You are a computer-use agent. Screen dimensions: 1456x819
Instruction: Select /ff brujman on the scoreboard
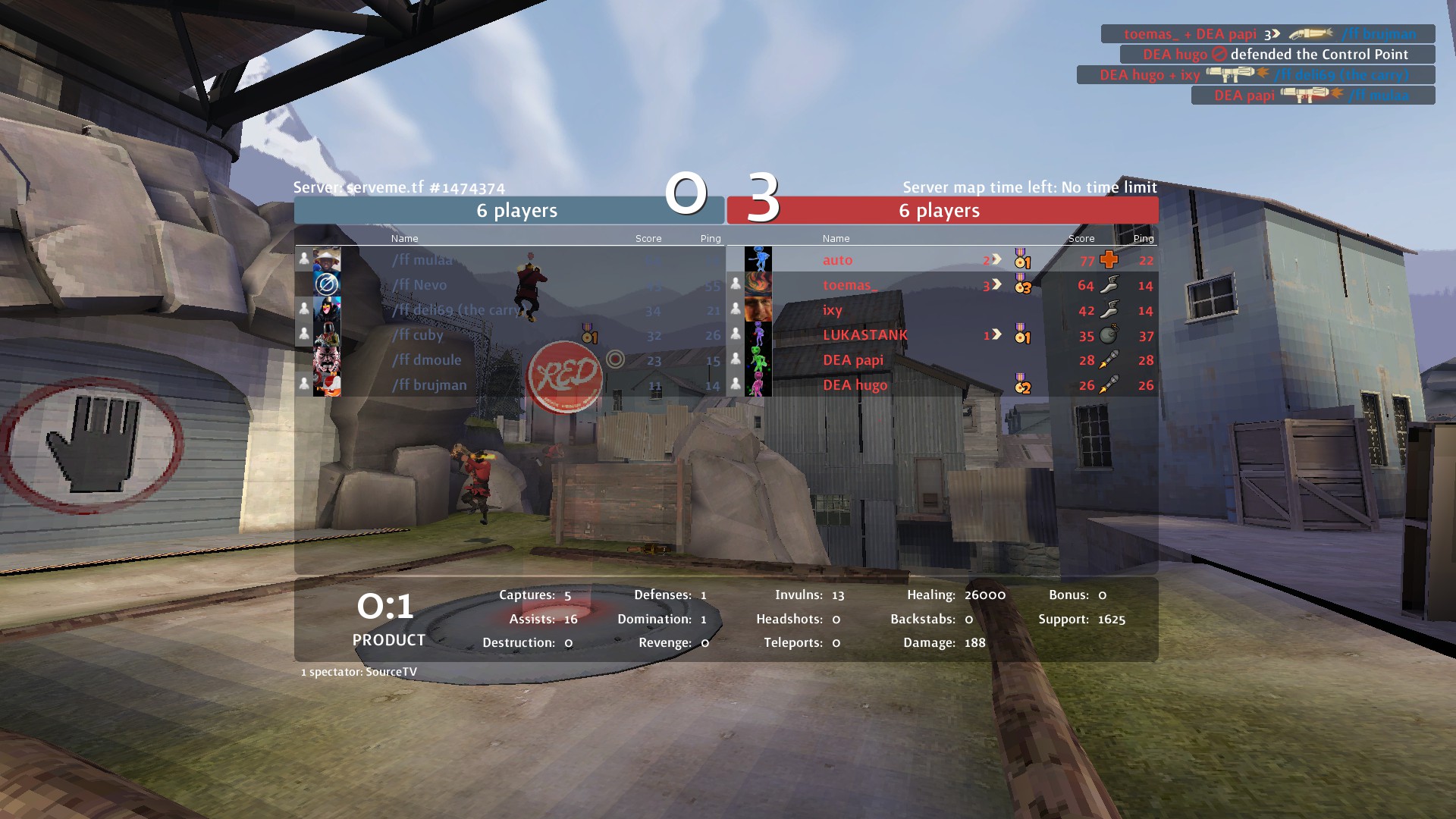coord(429,385)
